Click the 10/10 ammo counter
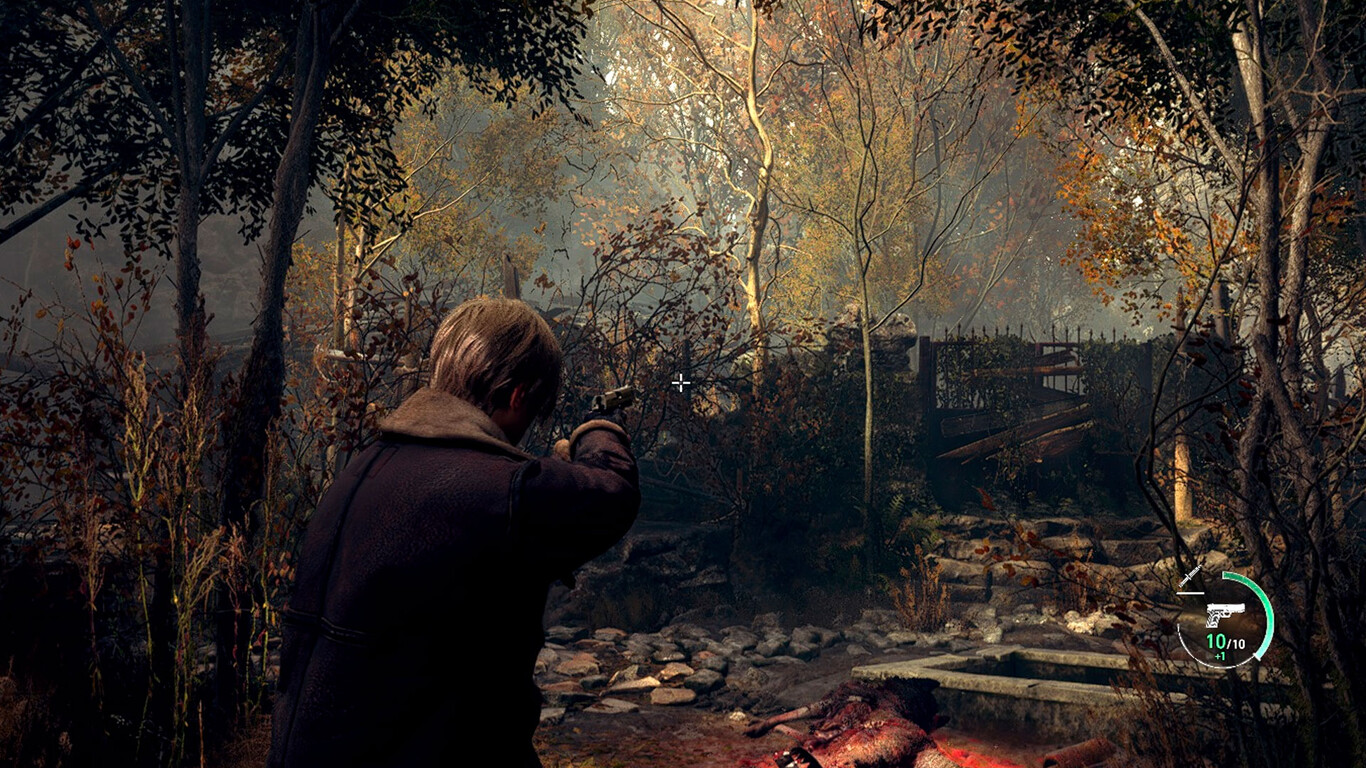The image size is (1366, 768). pos(1225,641)
